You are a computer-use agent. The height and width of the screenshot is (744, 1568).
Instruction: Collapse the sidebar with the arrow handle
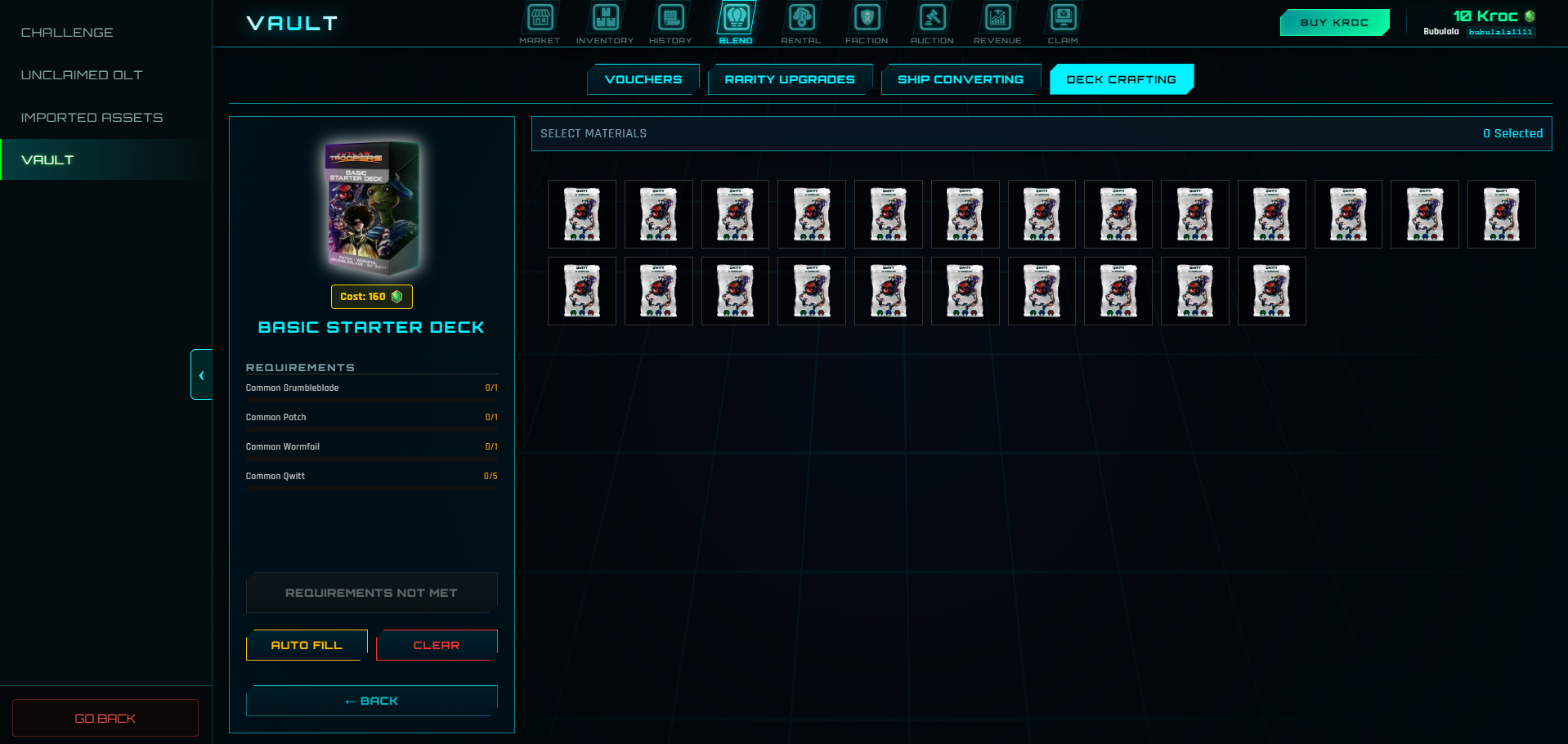point(201,375)
